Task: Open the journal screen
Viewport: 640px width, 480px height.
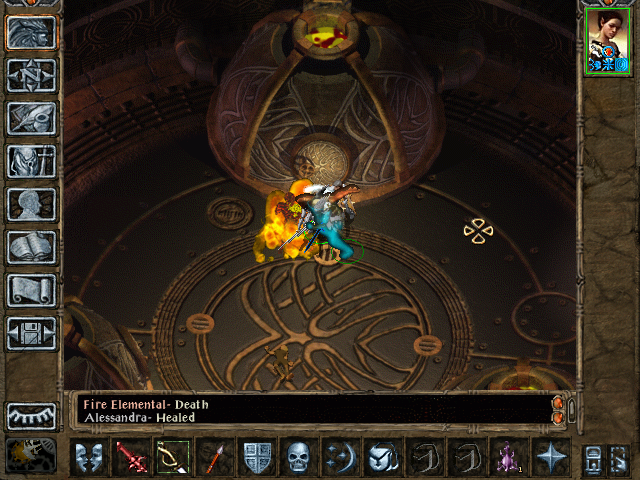Action: (31, 118)
